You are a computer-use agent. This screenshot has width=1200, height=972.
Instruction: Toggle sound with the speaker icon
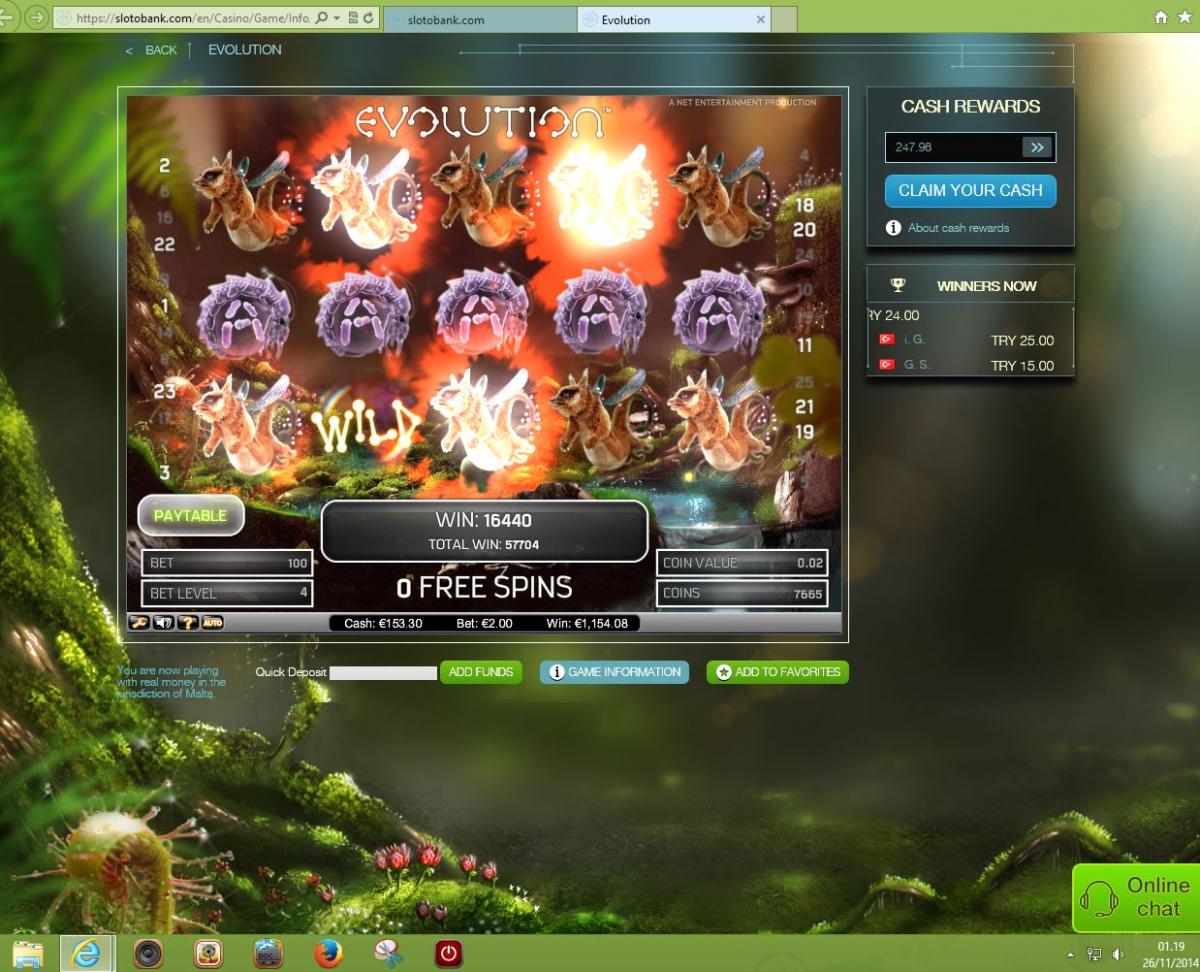pyautogui.click(x=163, y=623)
